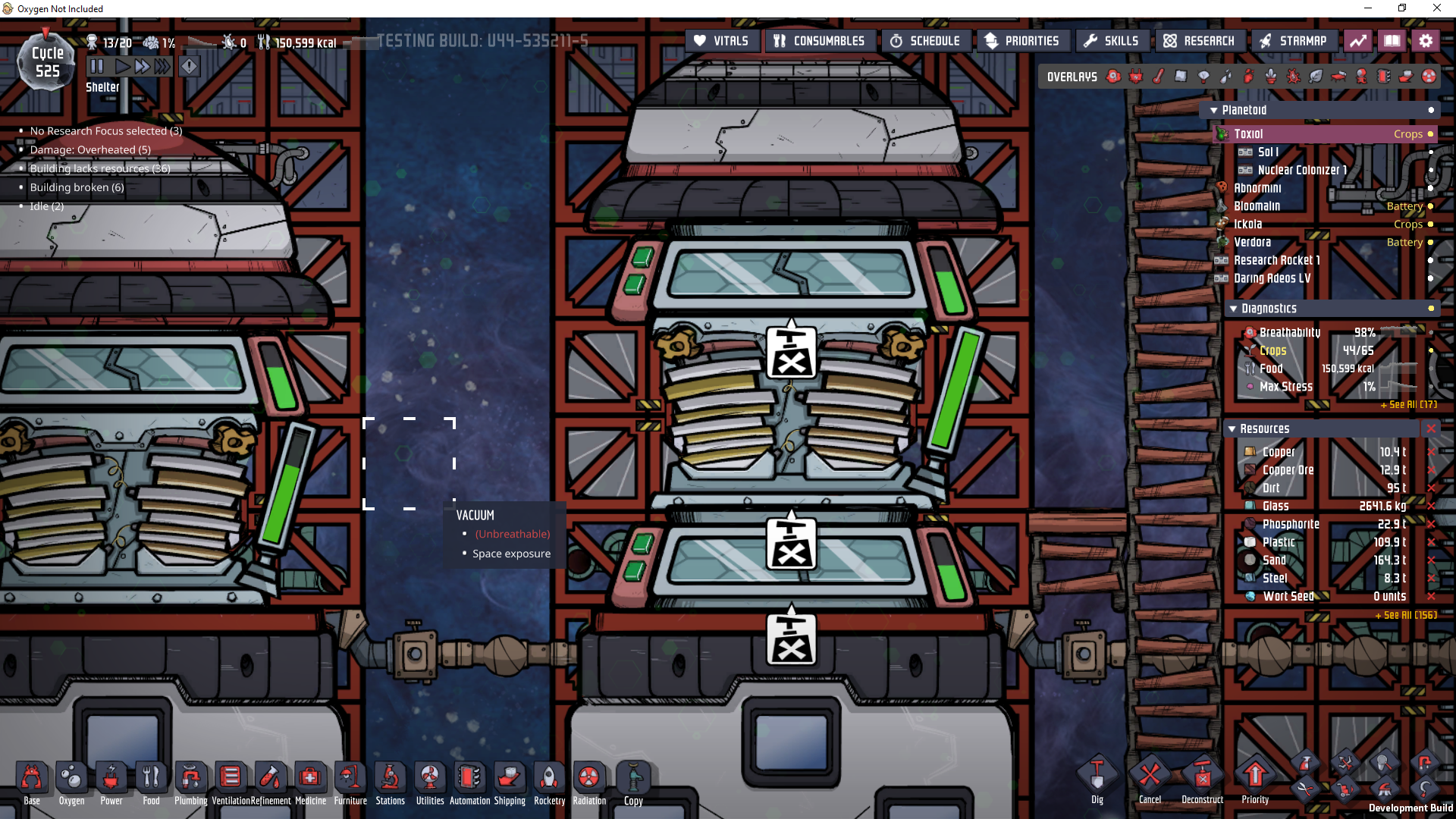Open the Consumables screen

click(819, 41)
